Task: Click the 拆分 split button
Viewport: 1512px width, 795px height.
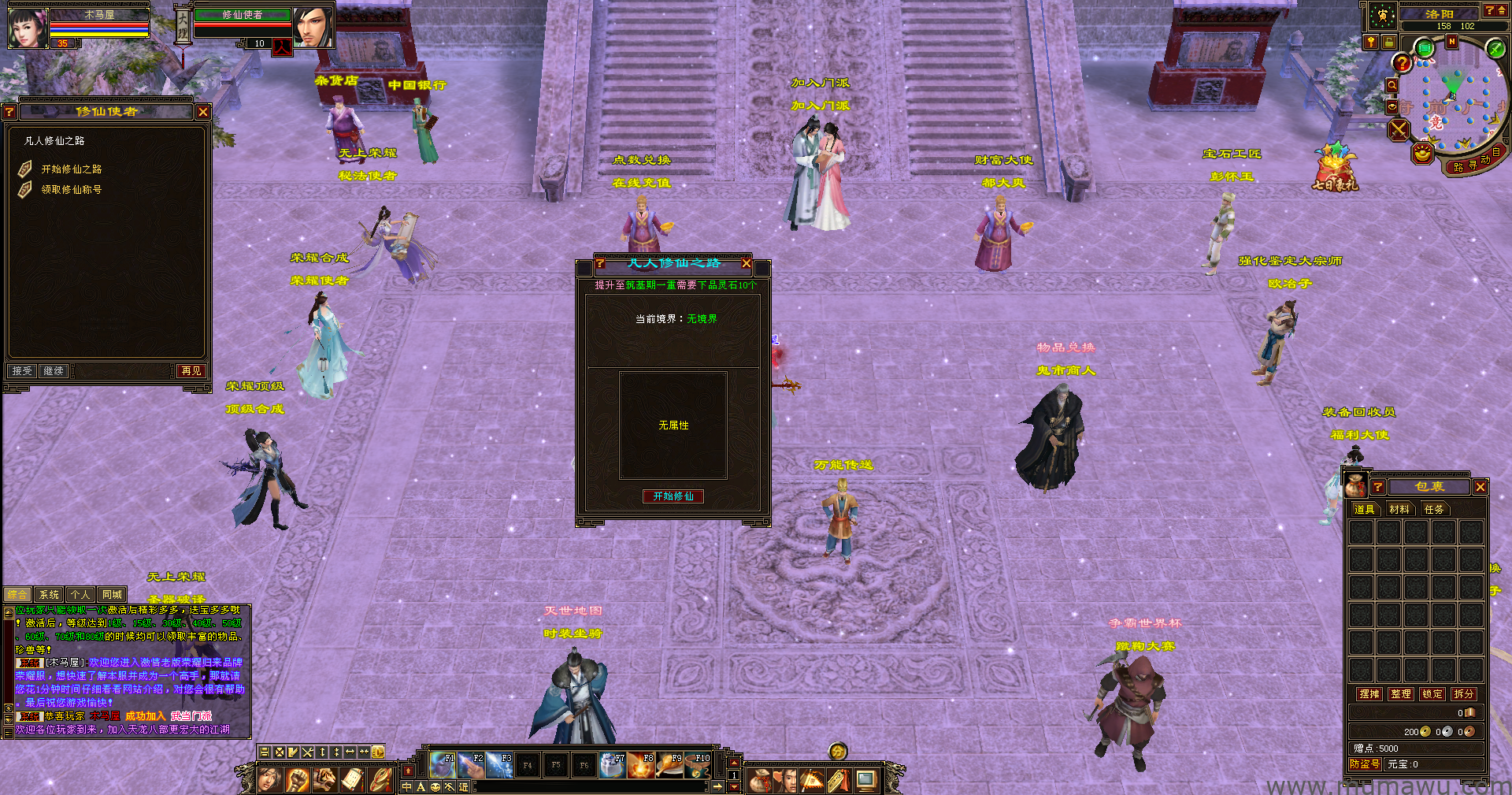Action: (1463, 694)
